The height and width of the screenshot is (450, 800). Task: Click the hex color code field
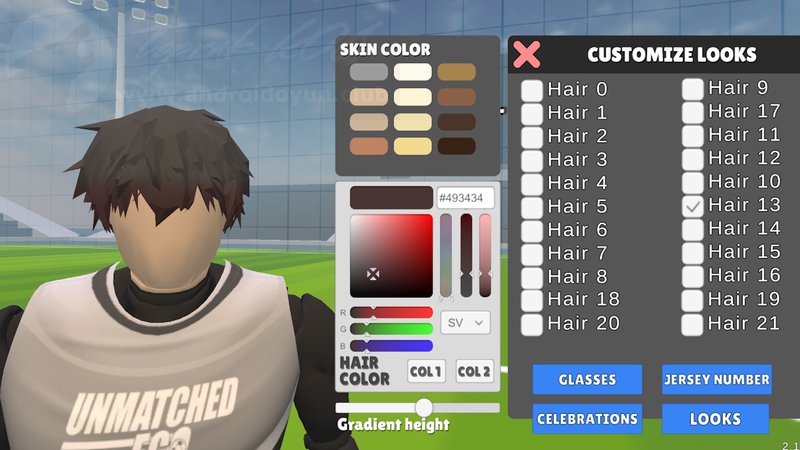(466, 198)
